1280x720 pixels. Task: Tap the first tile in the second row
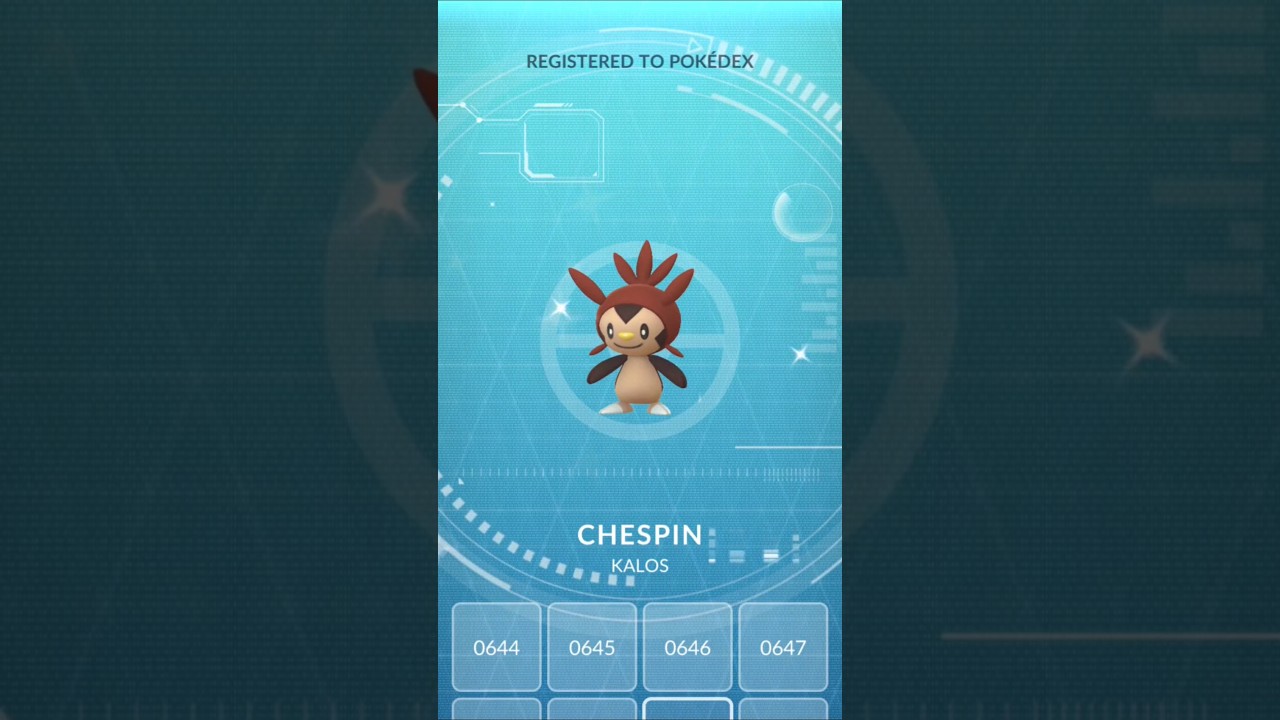coord(497,712)
